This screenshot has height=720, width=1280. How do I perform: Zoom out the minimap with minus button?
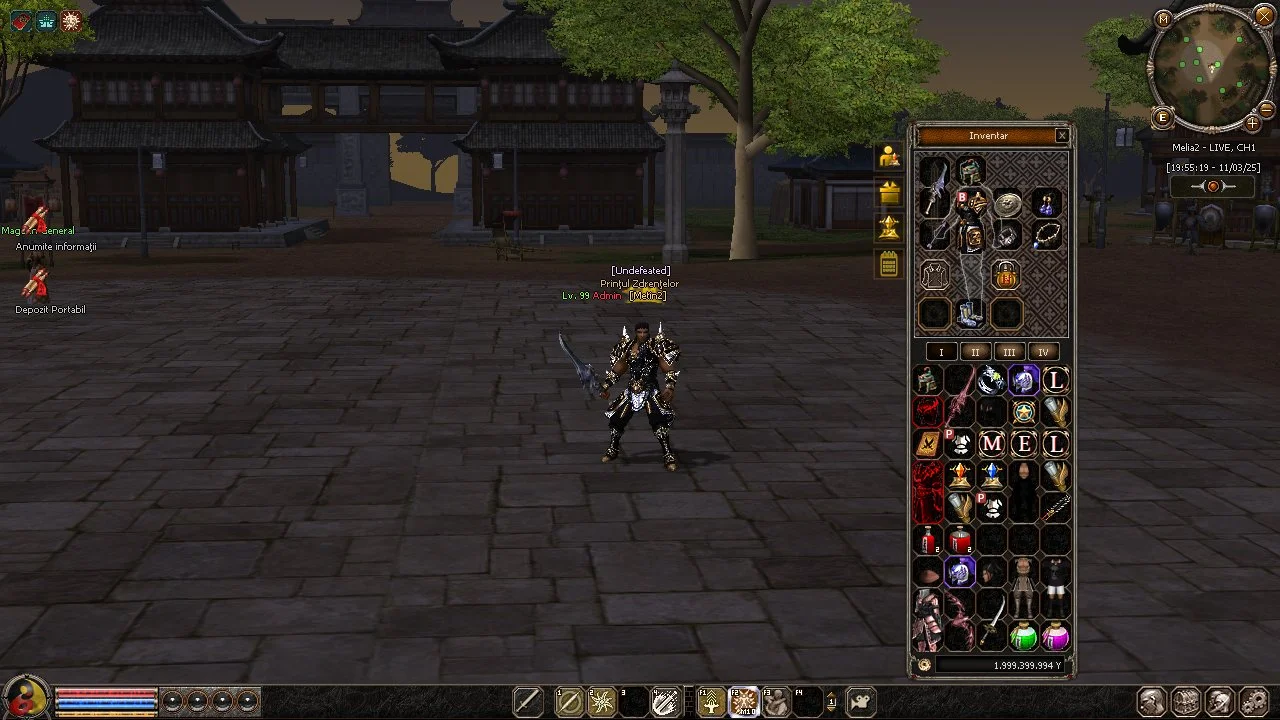[x=1265, y=109]
